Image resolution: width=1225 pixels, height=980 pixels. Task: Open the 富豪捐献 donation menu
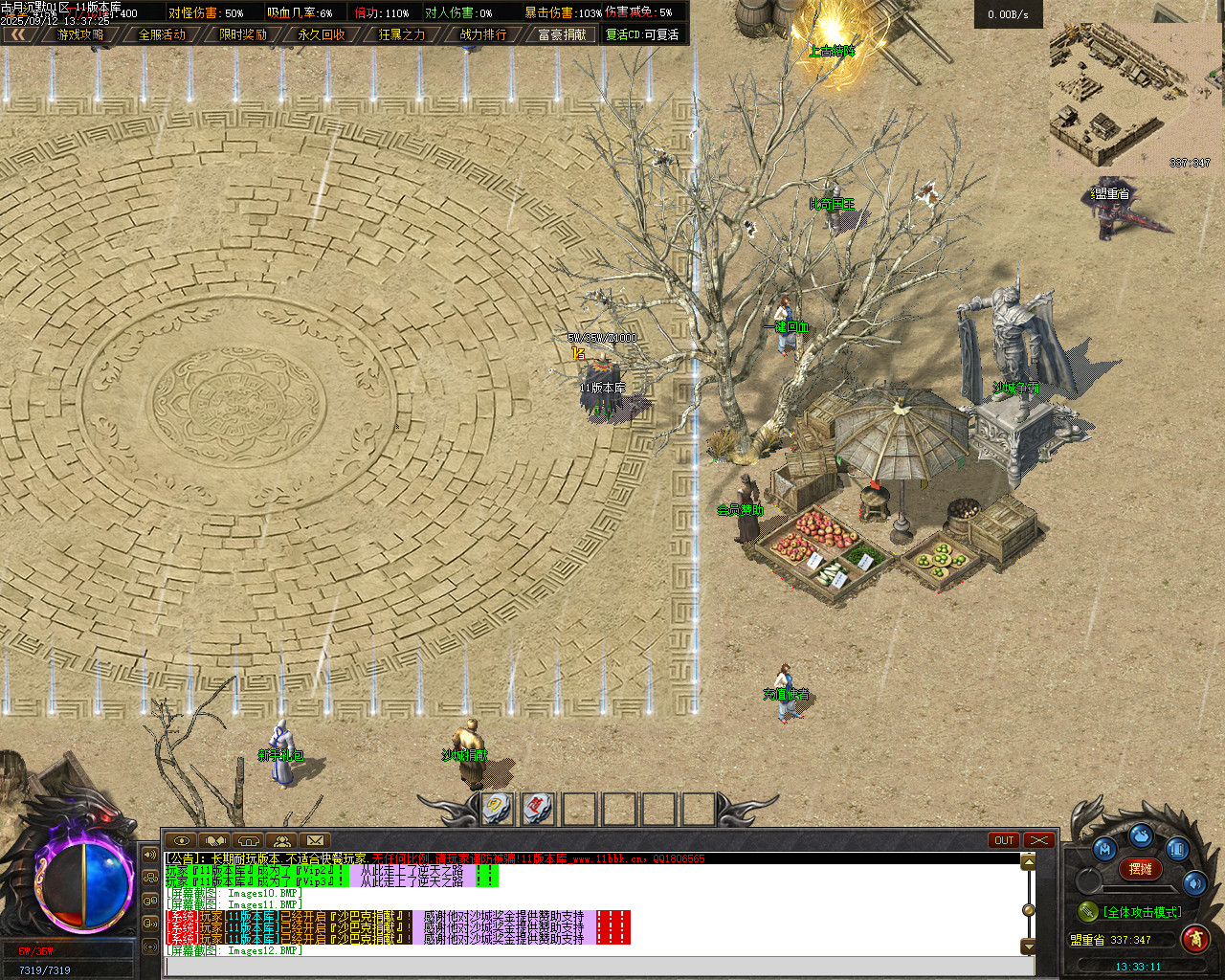(563, 34)
